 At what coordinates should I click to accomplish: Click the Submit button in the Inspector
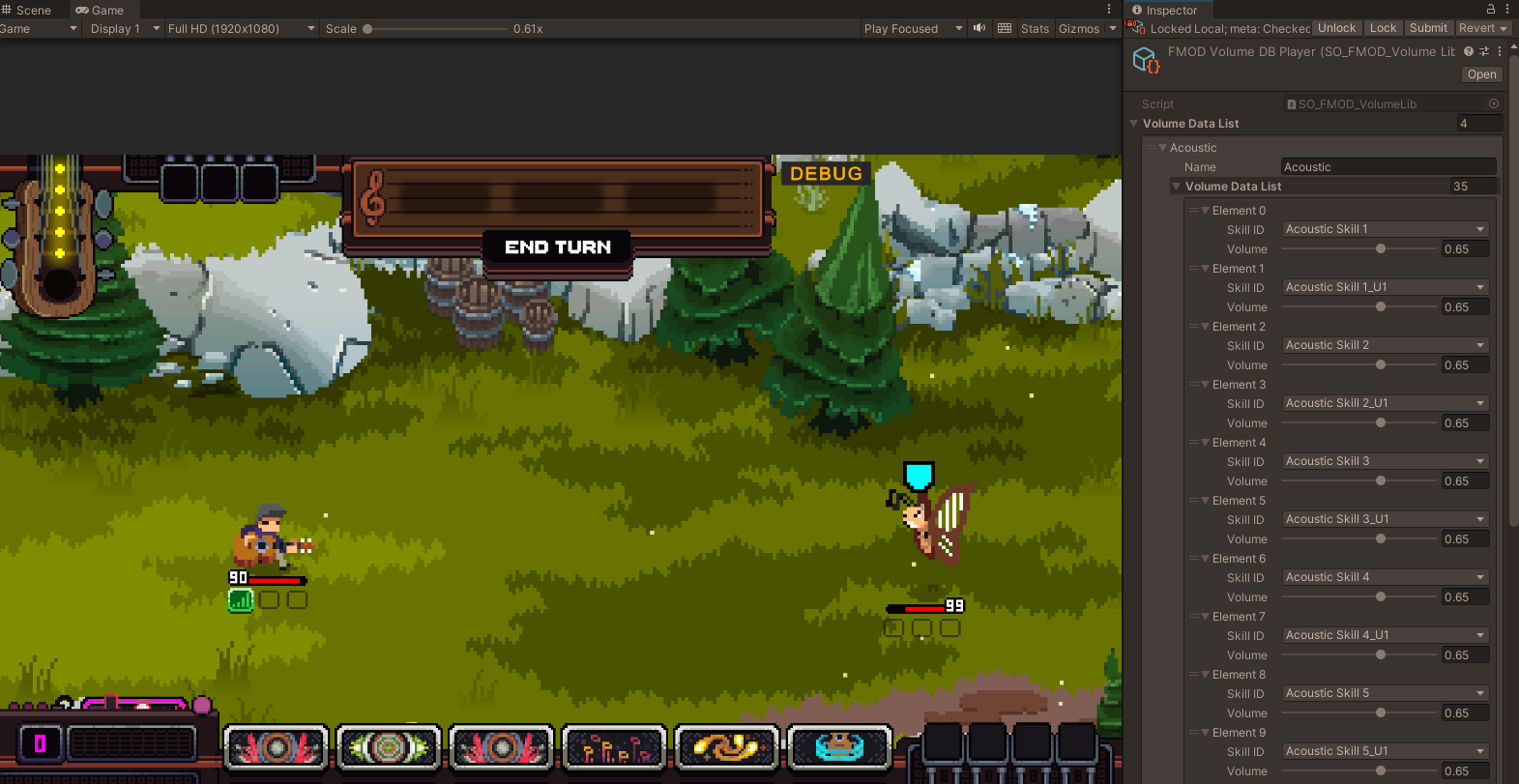1428,27
